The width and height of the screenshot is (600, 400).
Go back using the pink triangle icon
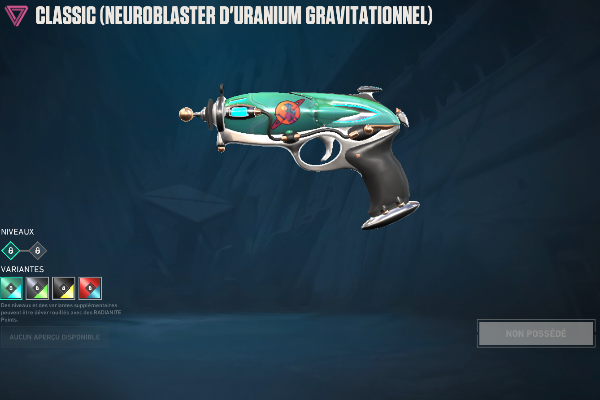pyautogui.click(x=17, y=17)
